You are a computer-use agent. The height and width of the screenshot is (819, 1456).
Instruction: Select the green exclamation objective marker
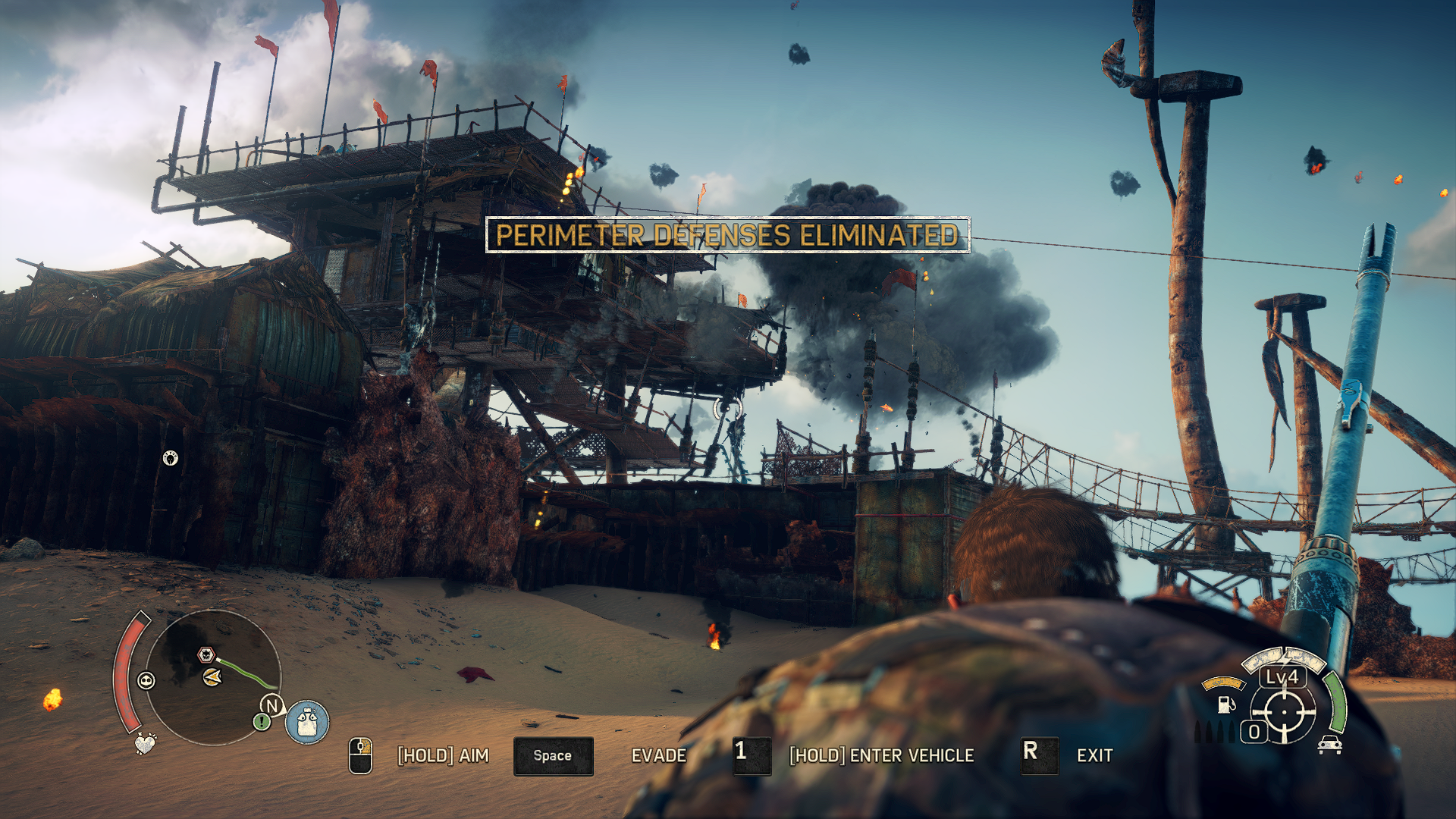[x=262, y=722]
